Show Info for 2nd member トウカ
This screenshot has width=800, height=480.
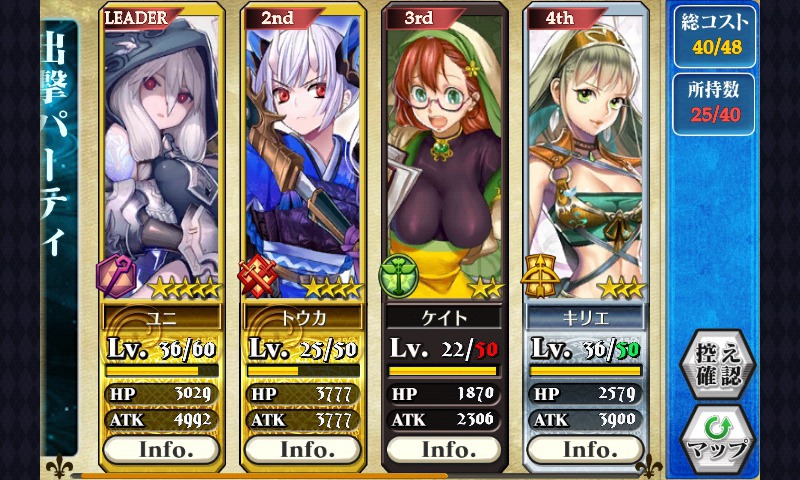click(x=304, y=449)
